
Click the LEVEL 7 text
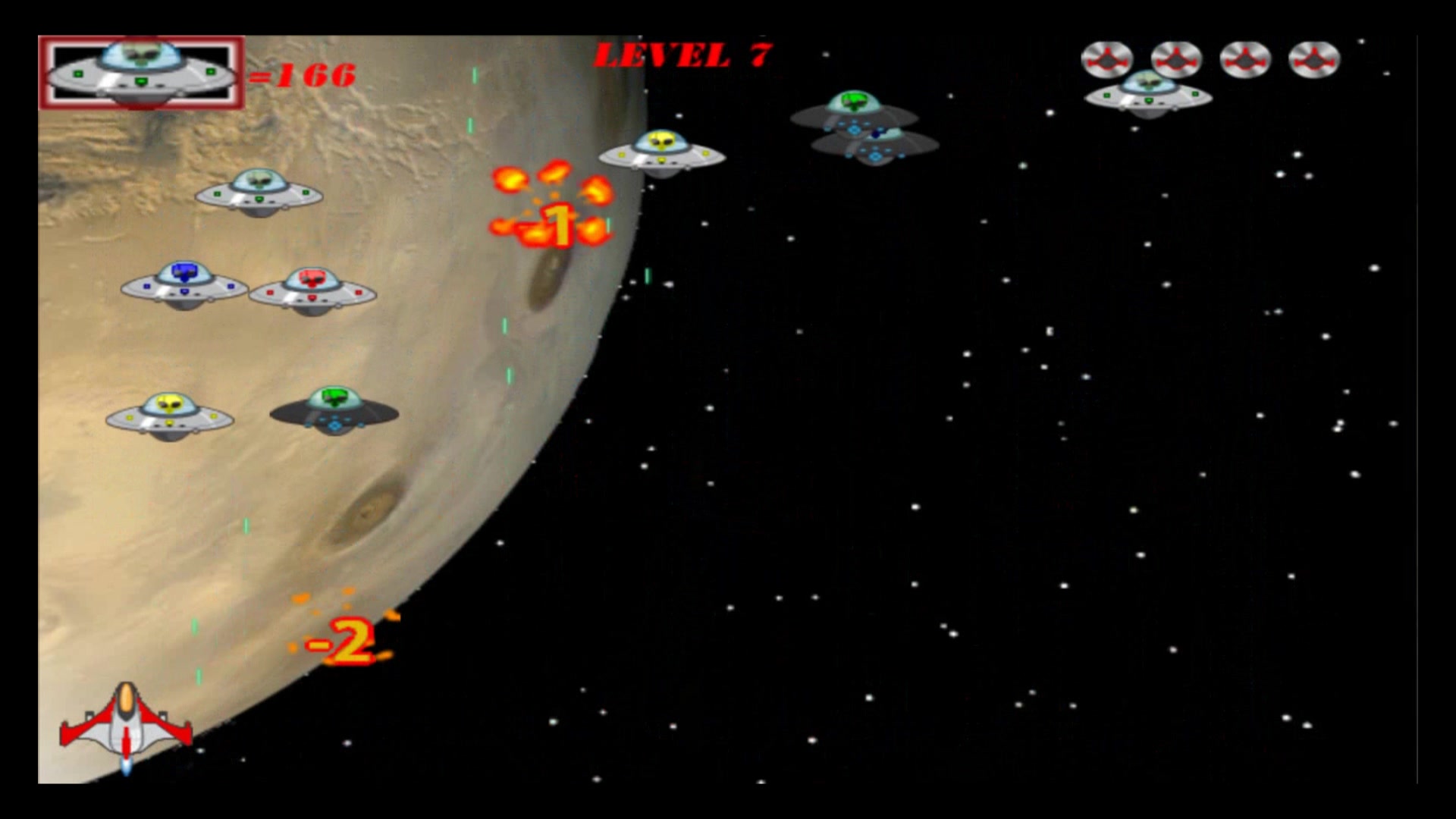682,53
